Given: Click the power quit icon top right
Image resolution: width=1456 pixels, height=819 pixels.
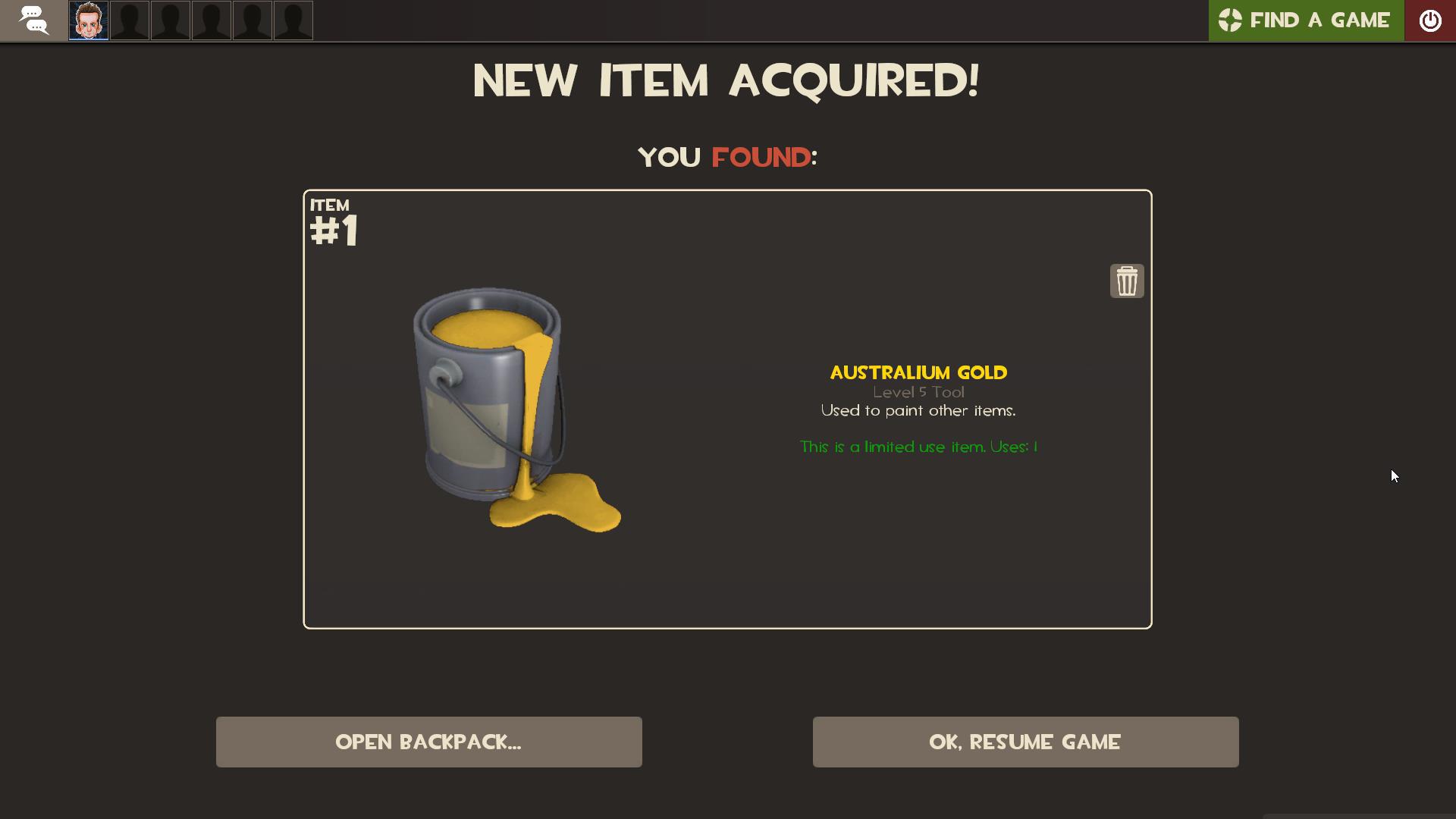Looking at the screenshot, I should (x=1432, y=20).
